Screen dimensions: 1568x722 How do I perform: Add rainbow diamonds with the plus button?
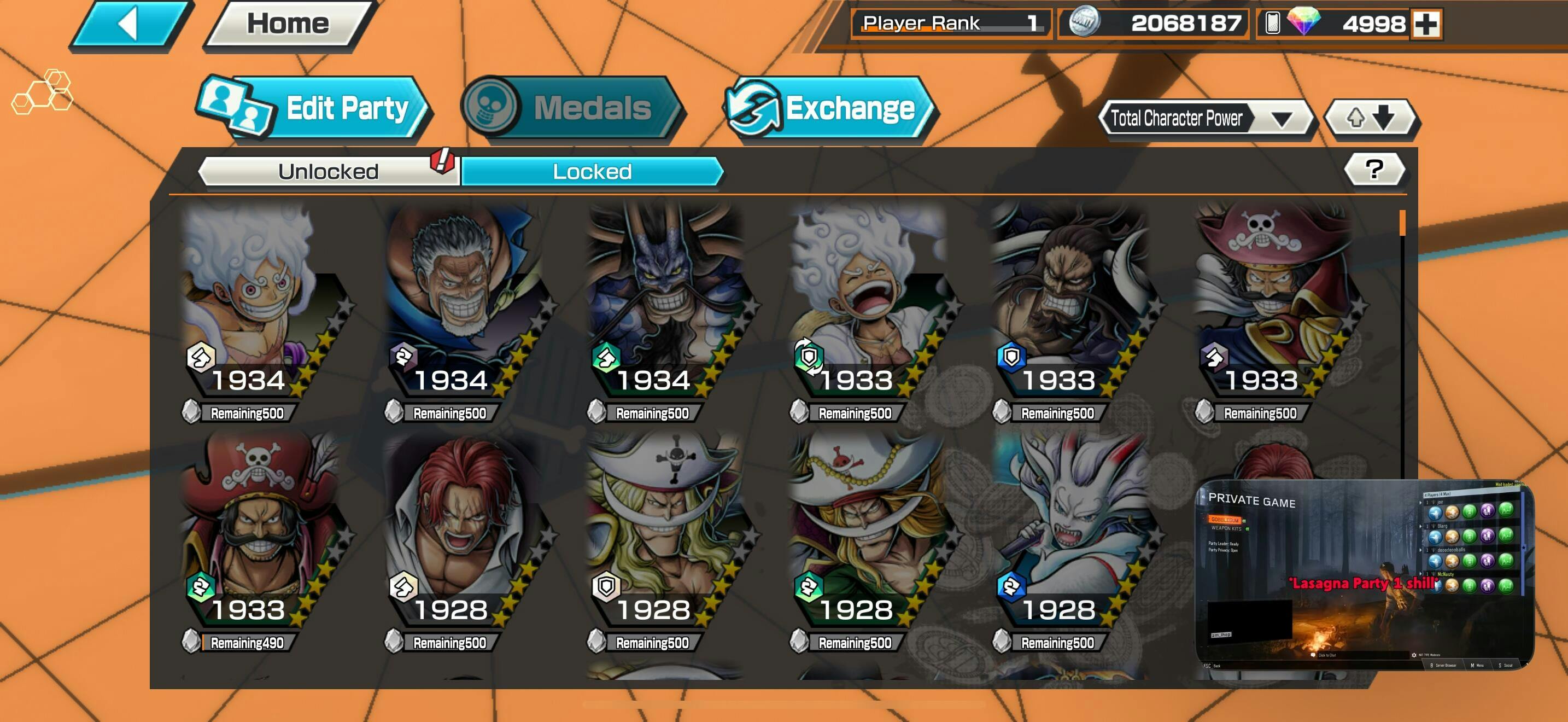coord(1426,25)
